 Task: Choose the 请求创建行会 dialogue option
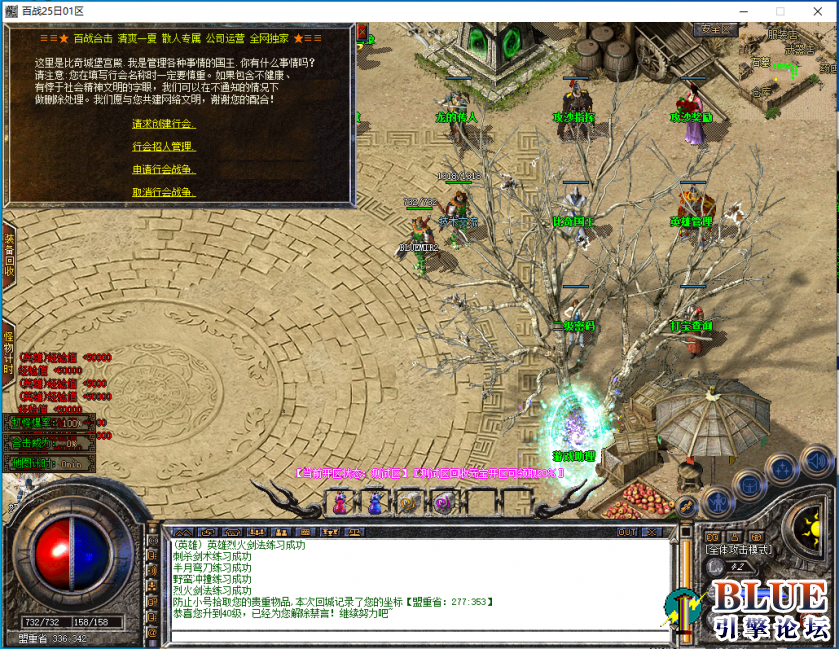163,124
